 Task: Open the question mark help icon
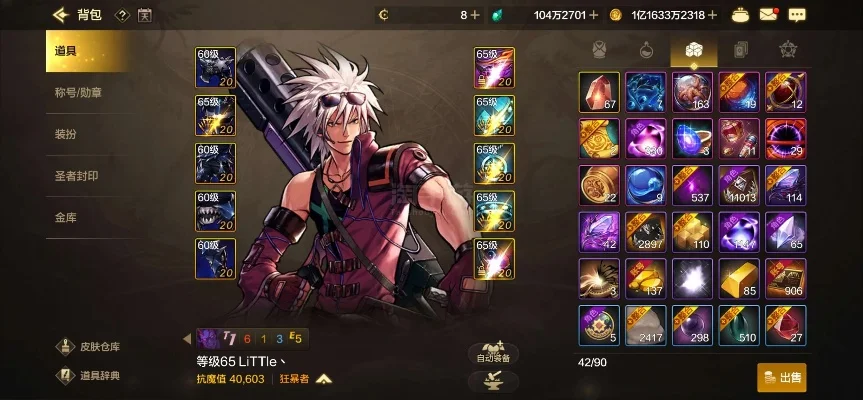pyautogui.click(x=121, y=15)
